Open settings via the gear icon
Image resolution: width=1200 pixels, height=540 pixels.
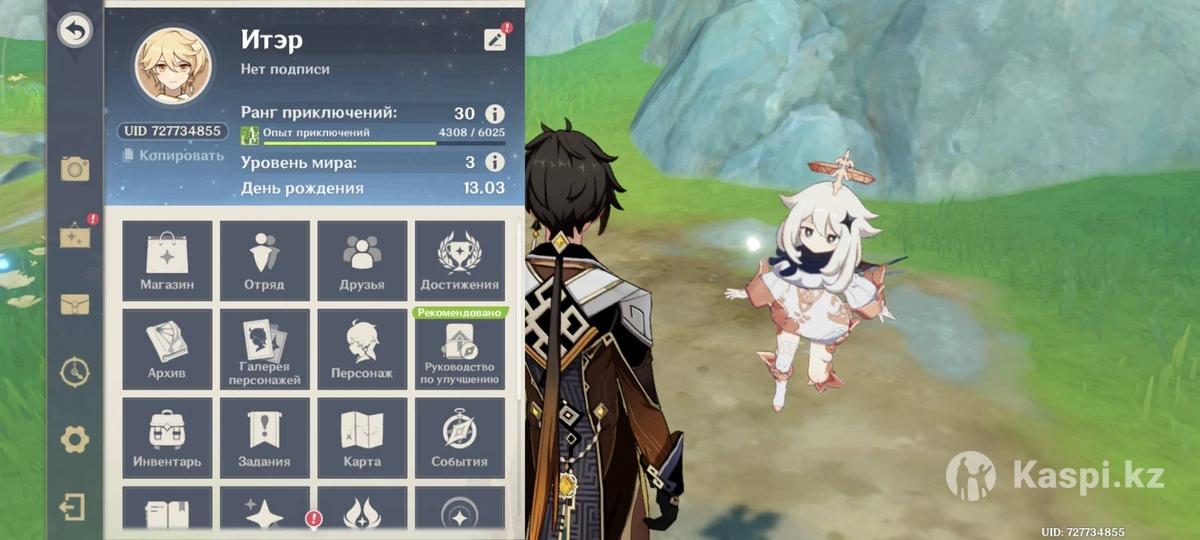coord(75,439)
